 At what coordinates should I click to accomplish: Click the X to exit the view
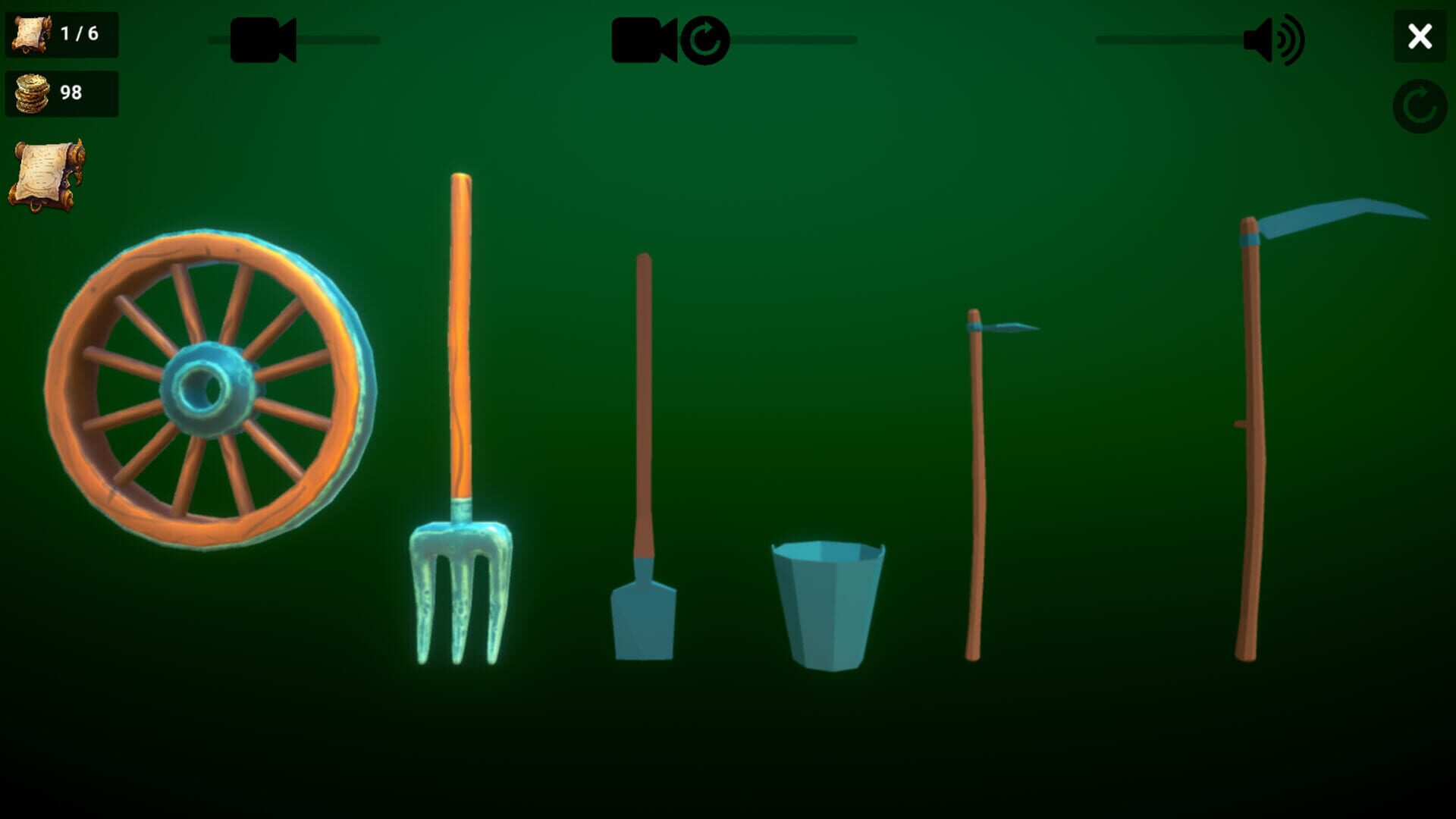pos(1420,37)
